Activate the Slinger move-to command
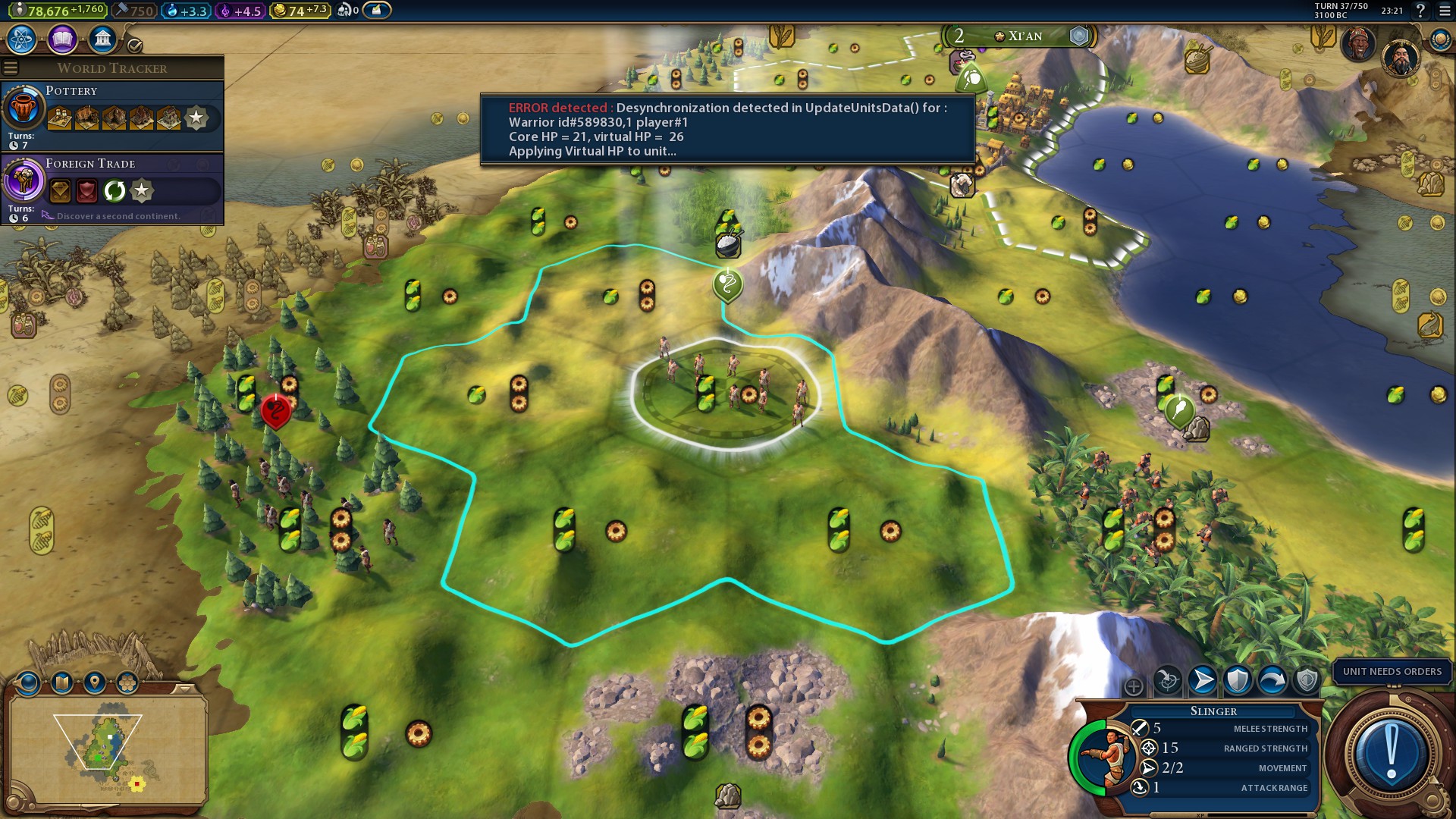 (1203, 680)
